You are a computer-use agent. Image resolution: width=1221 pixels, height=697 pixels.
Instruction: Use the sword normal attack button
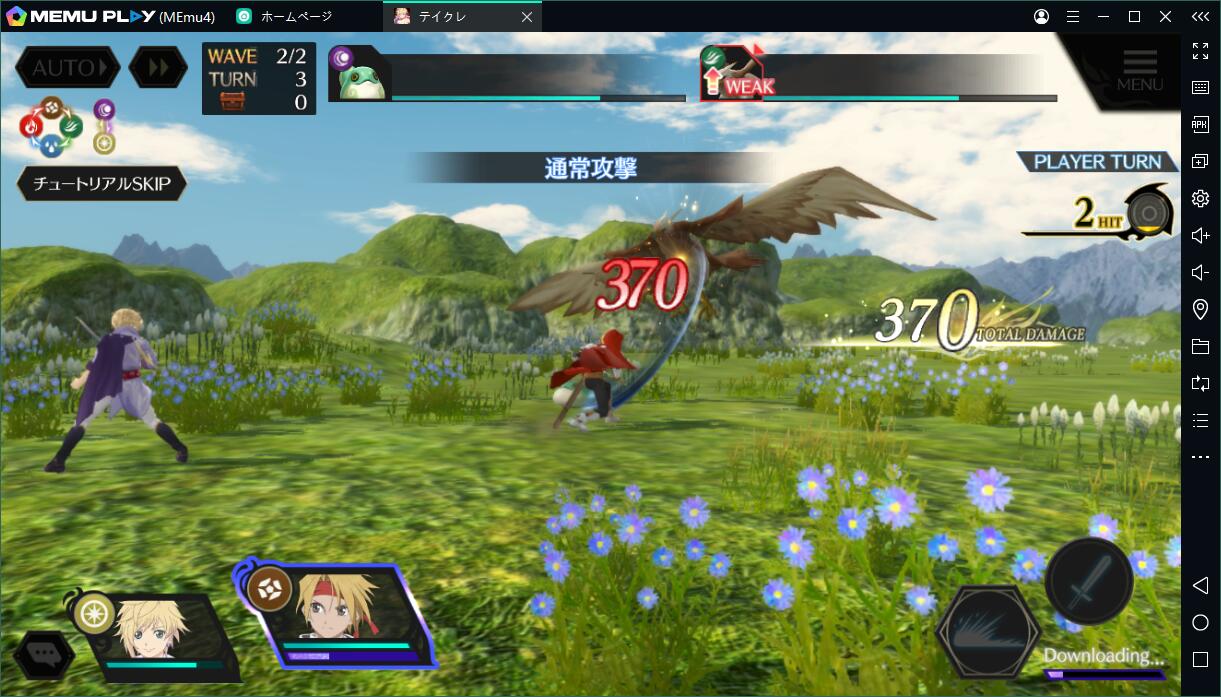(1088, 580)
